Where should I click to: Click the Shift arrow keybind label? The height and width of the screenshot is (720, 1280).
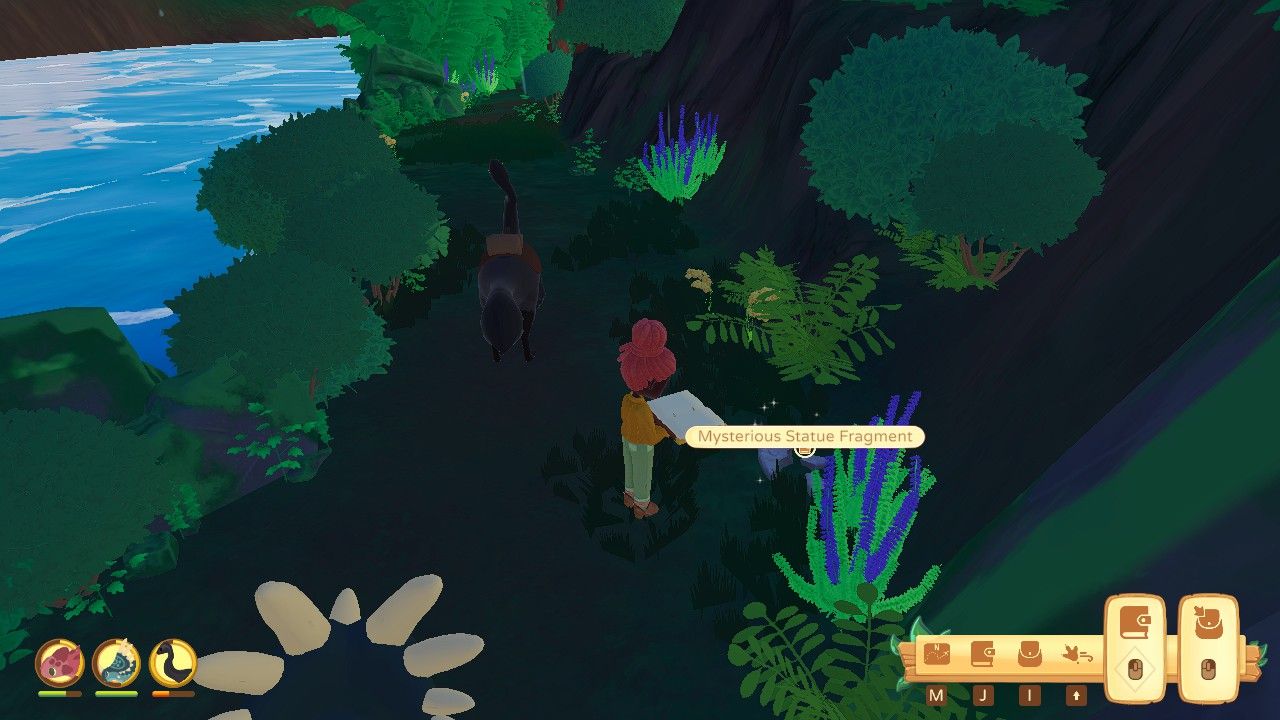coord(1077,694)
